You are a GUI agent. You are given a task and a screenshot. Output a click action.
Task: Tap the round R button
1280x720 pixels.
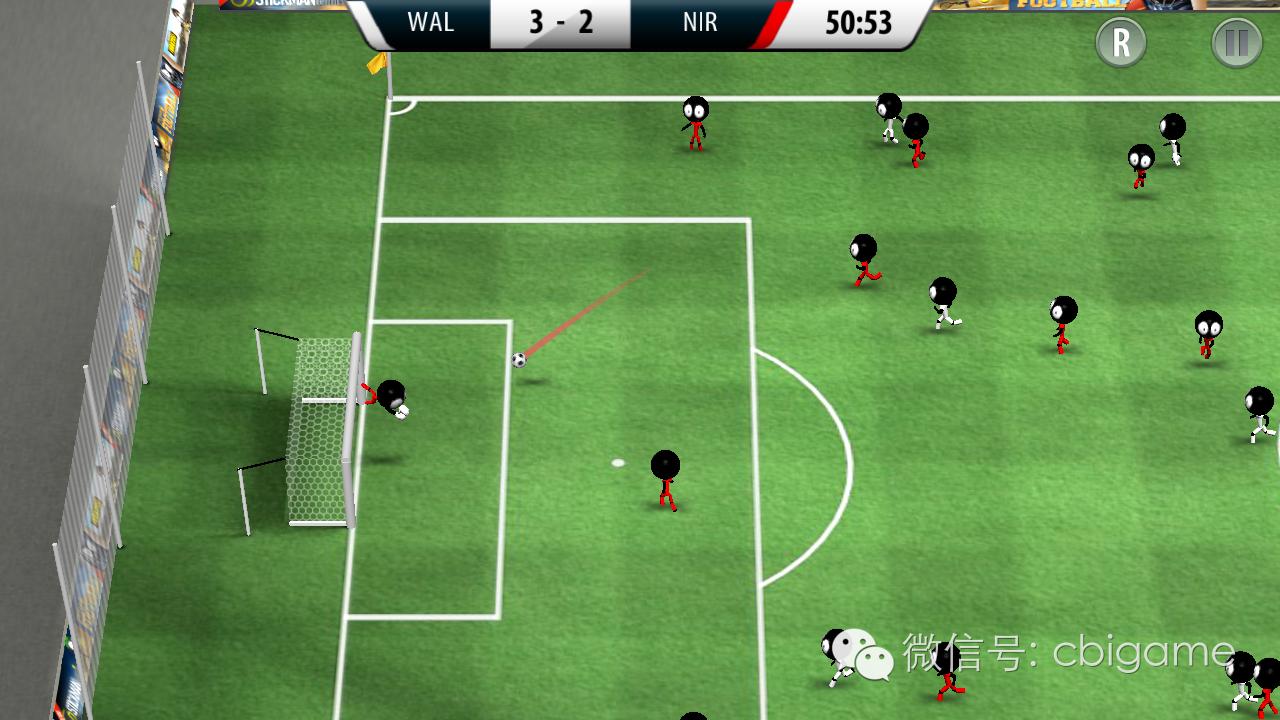[1121, 43]
